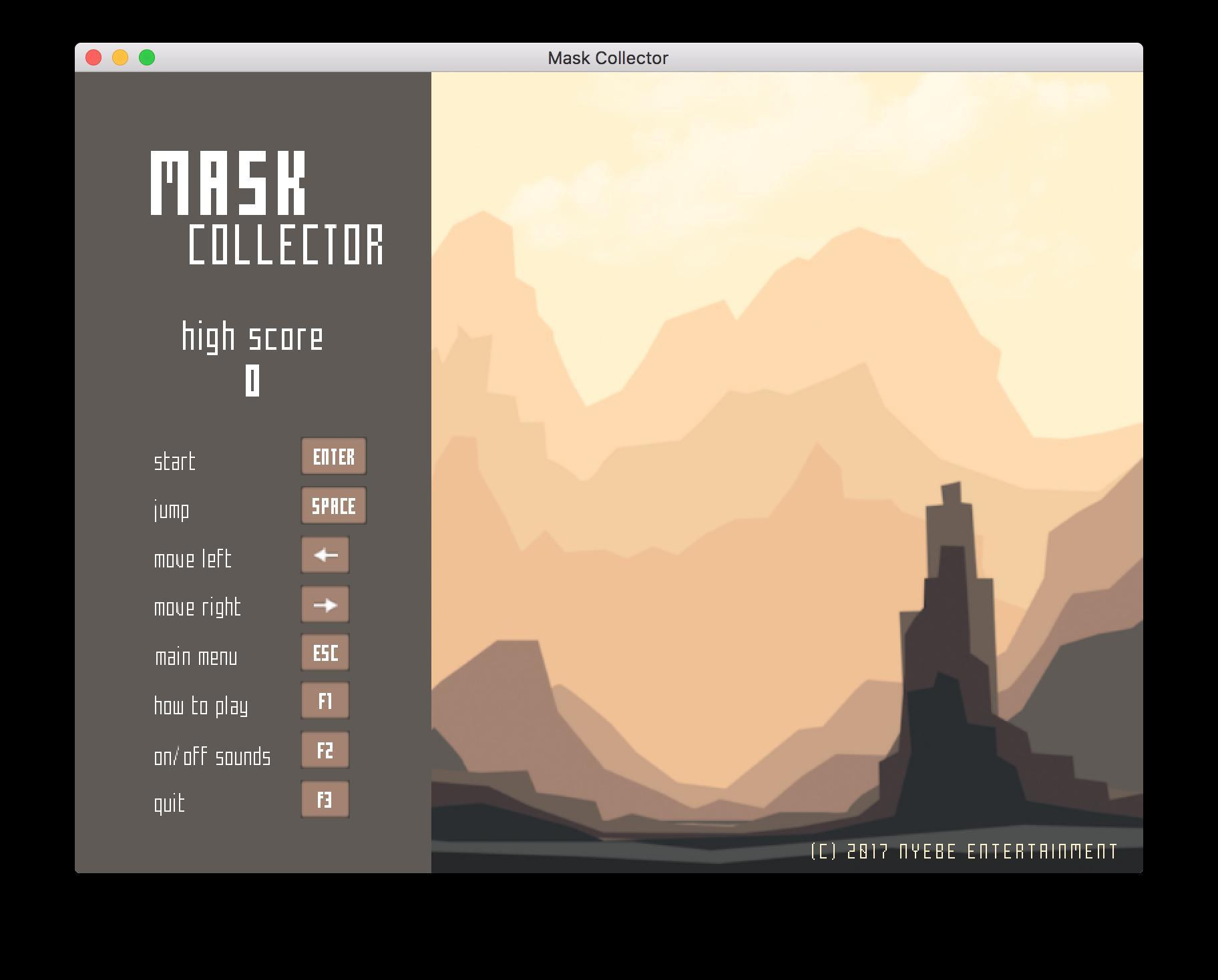Enable sound via the on/off sounds label
The height and width of the screenshot is (980, 1218).
[212, 756]
